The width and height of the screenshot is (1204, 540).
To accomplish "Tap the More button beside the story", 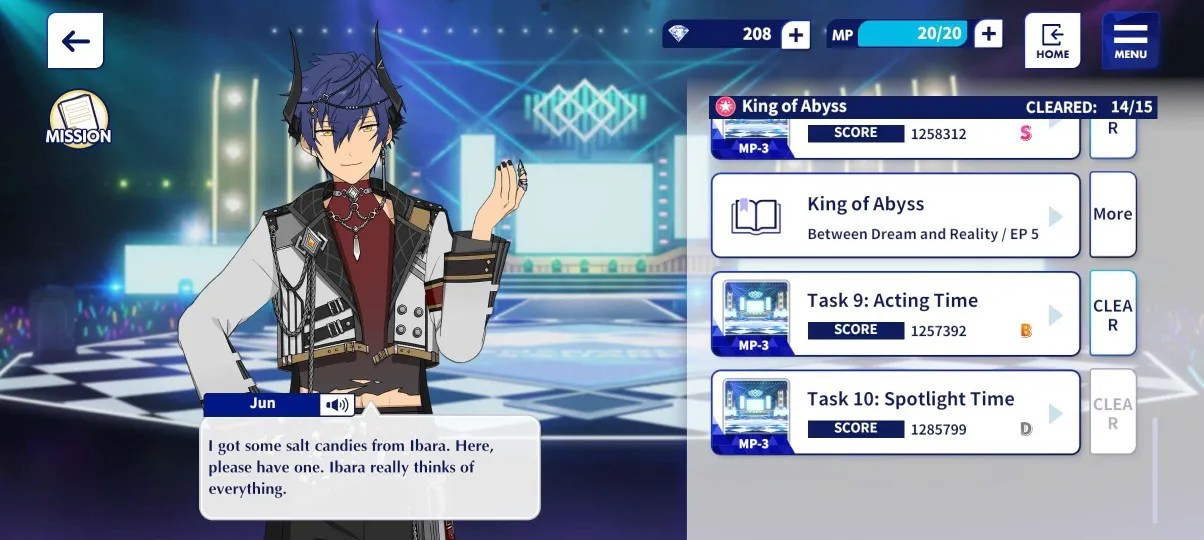I will 1112,214.
